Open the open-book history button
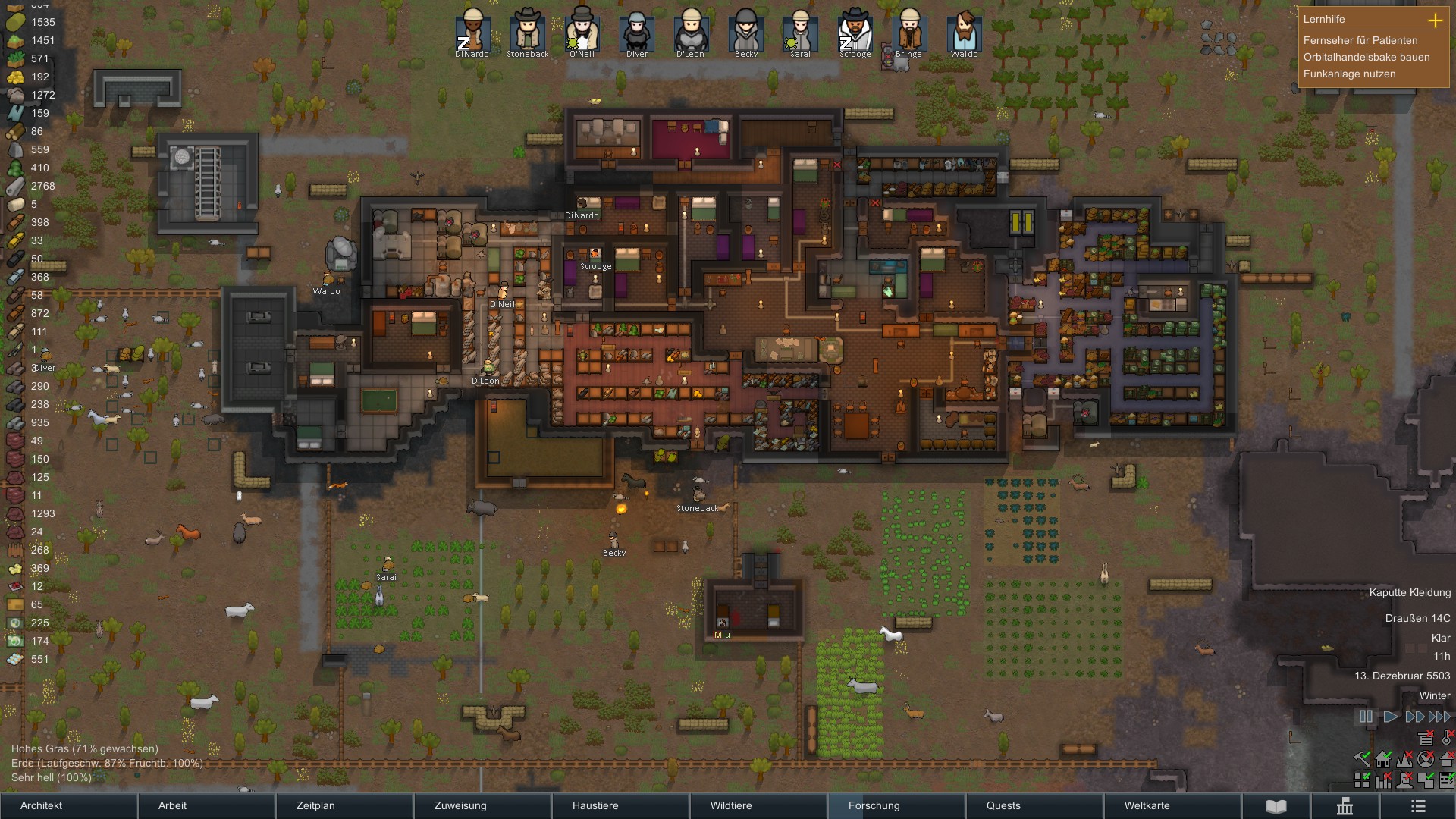 [x=1276, y=805]
